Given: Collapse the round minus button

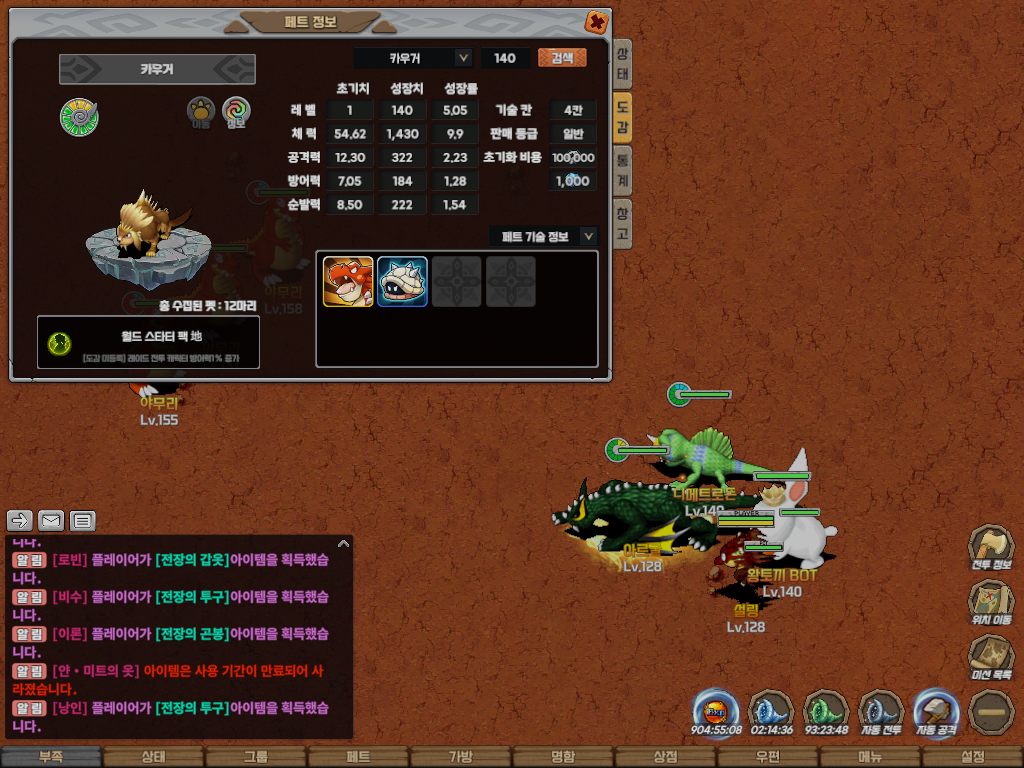Looking at the screenshot, I should pos(991,713).
